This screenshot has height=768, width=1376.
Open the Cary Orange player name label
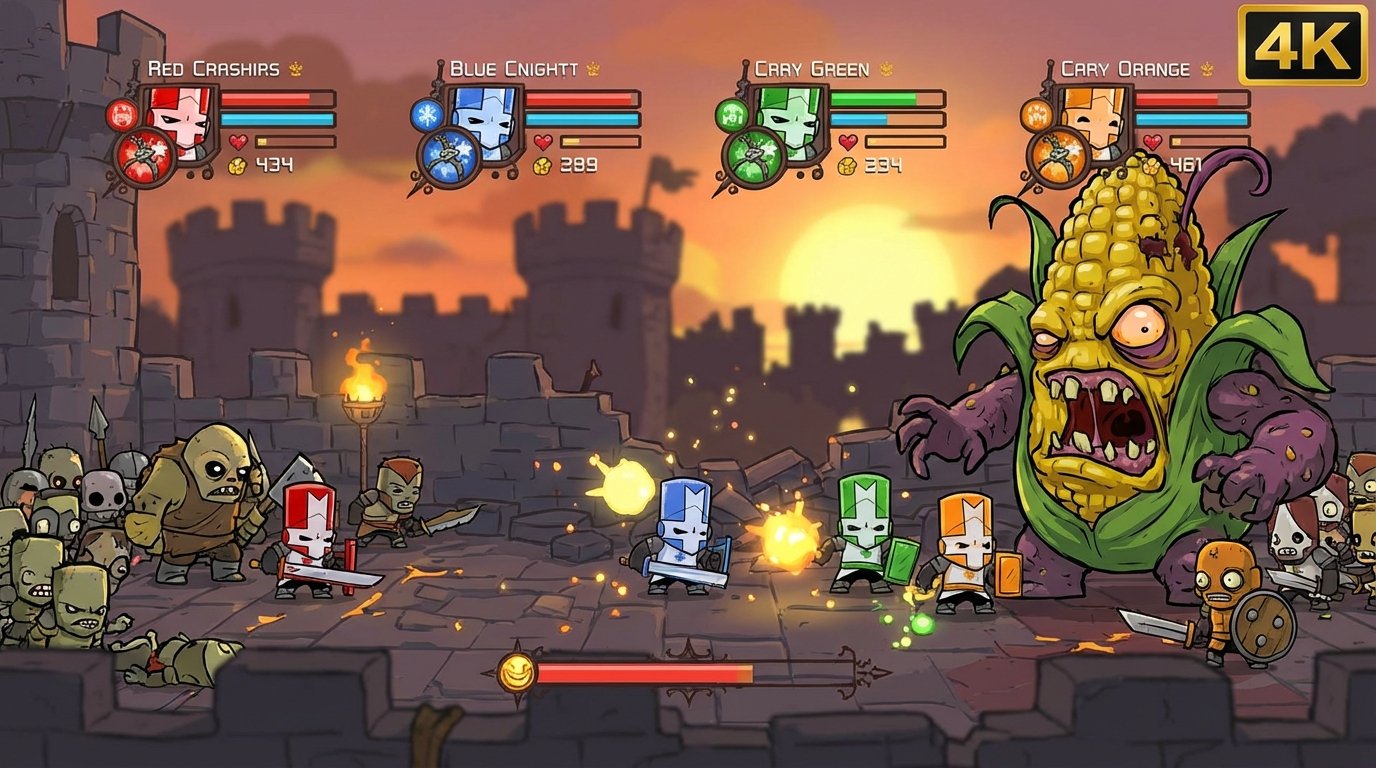click(x=1125, y=68)
